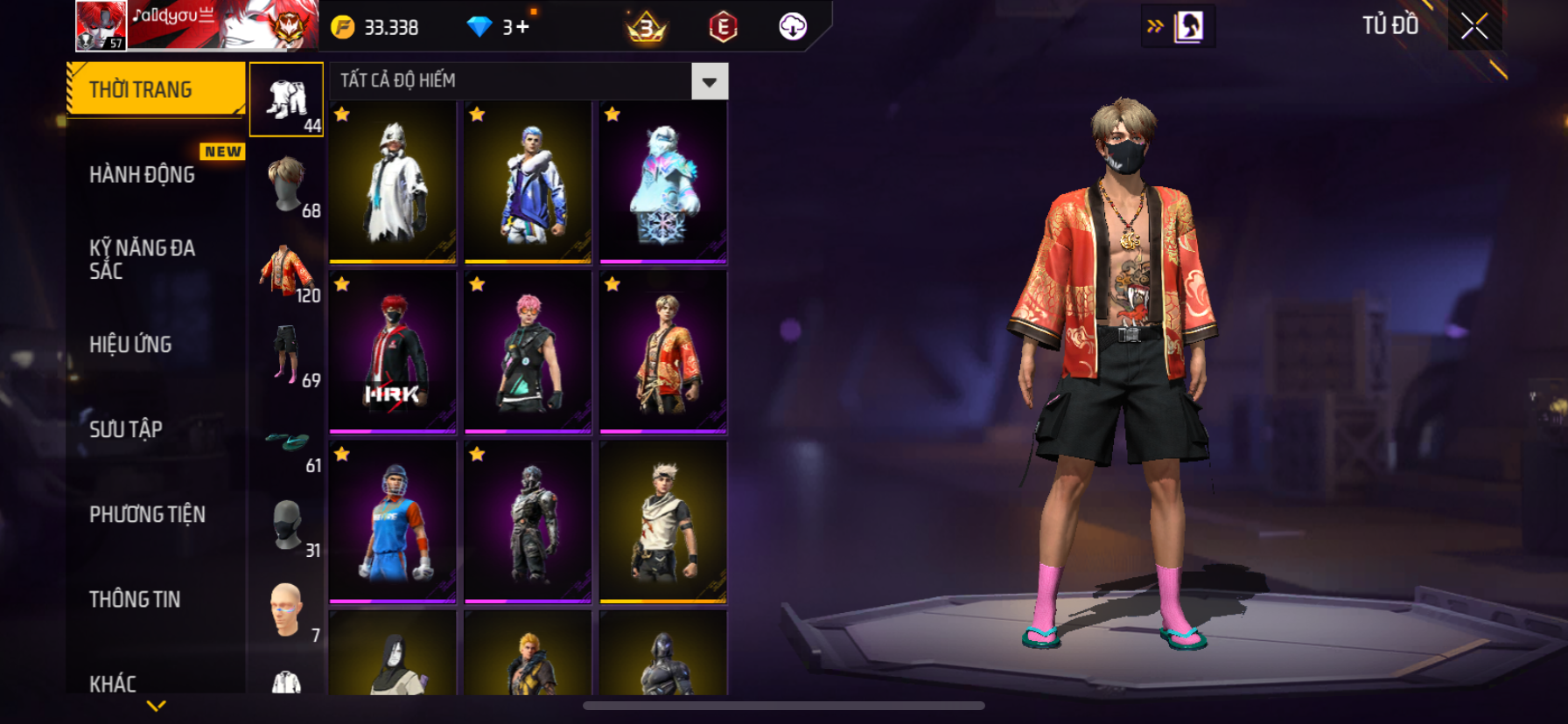
Task: Go to the SƯU TẬP section
Action: point(126,429)
